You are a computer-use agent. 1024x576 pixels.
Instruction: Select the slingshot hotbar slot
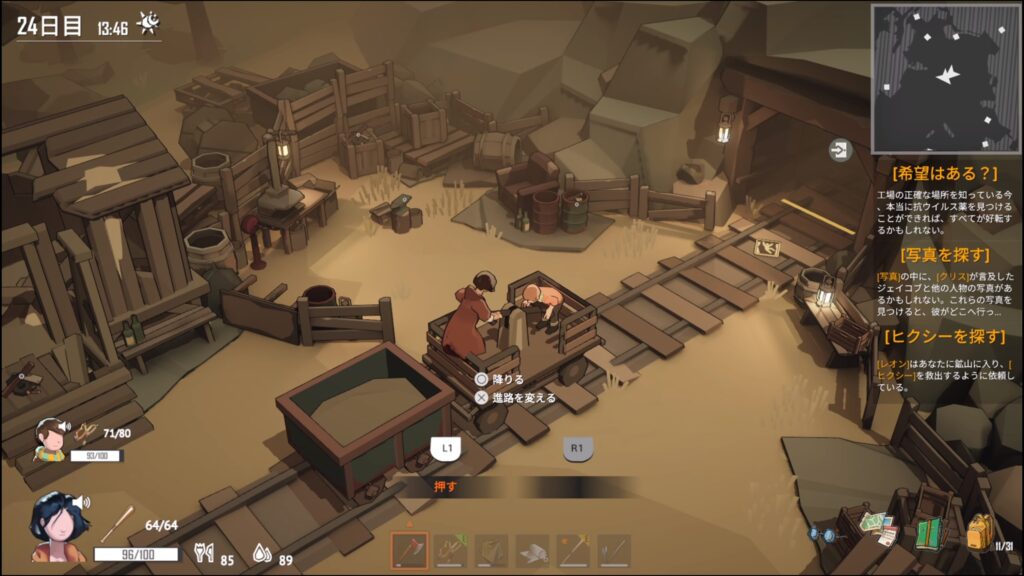pyautogui.click(x=450, y=551)
